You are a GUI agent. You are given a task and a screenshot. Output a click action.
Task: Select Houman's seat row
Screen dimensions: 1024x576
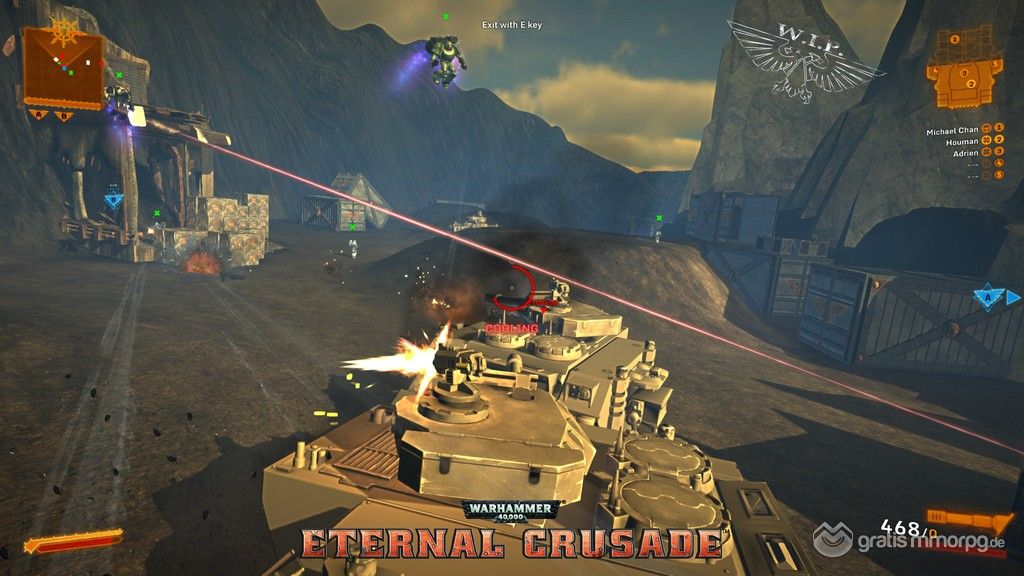click(961, 142)
